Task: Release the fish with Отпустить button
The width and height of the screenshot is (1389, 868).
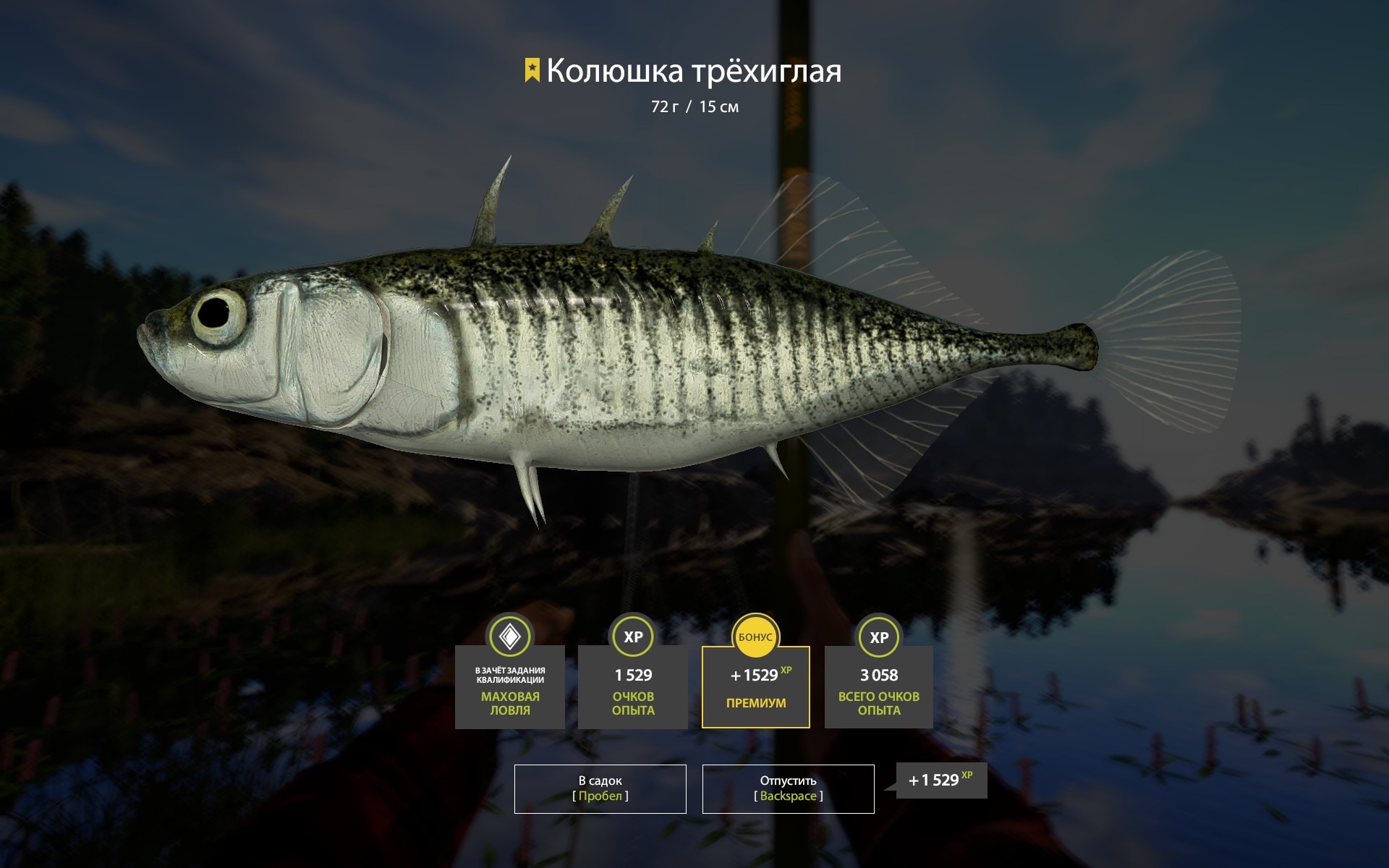Action: pyautogui.click(x=788, y=788)
